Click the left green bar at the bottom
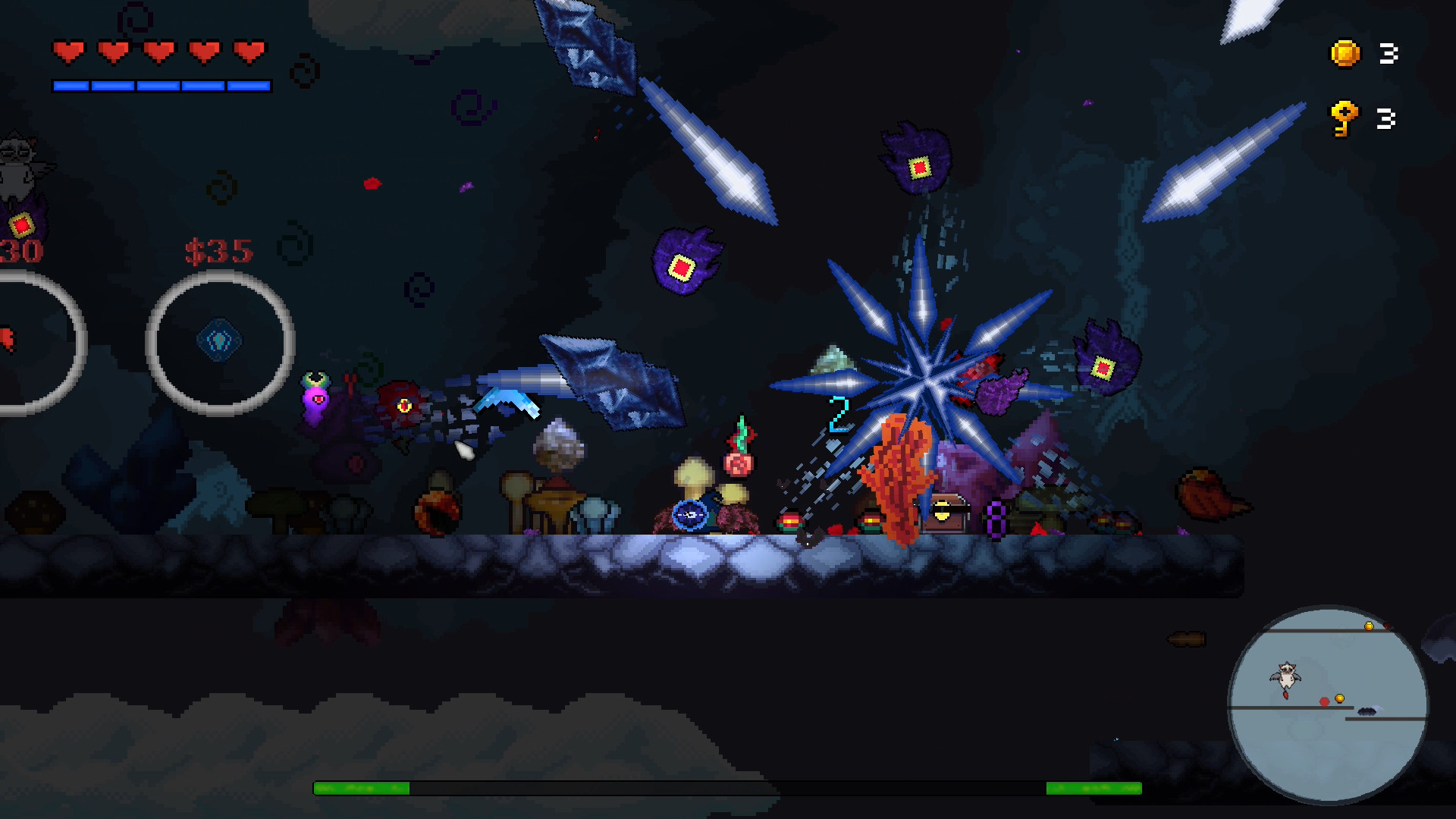Image resolution: width=1456 pixels, height=819 pixels. pos(364,787)
